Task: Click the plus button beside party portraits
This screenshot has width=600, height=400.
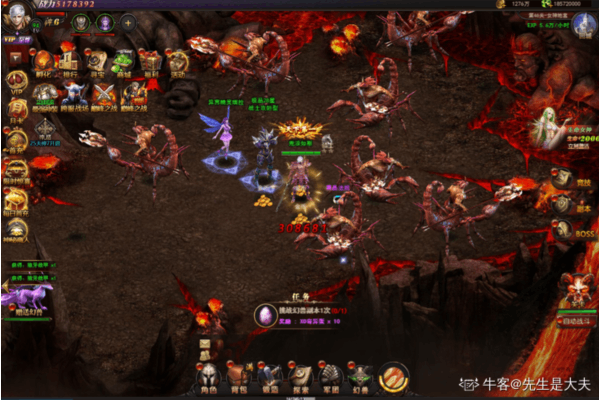Action: coord(128,22)
